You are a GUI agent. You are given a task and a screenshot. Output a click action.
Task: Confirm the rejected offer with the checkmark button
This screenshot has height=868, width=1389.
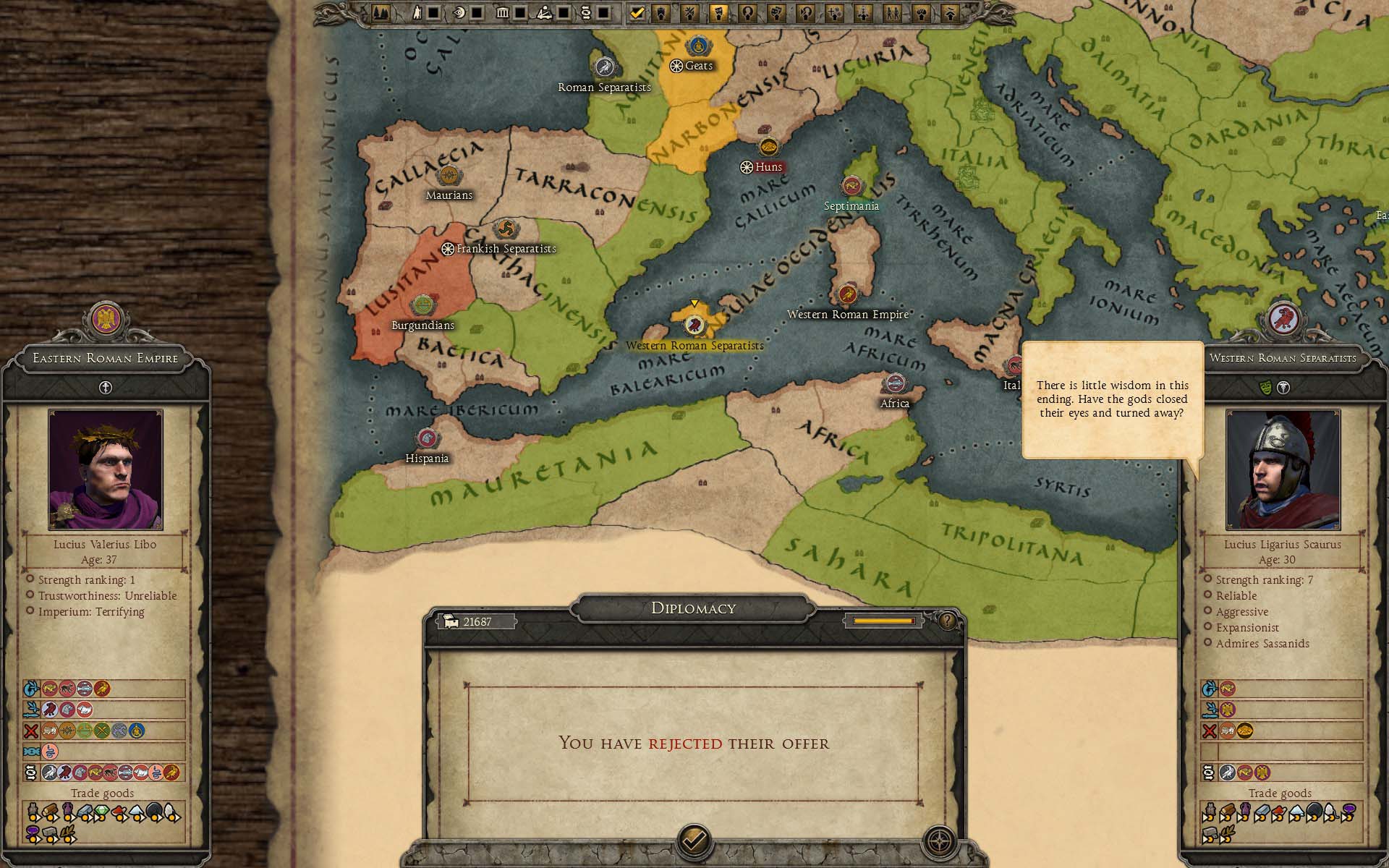[694, 841]
